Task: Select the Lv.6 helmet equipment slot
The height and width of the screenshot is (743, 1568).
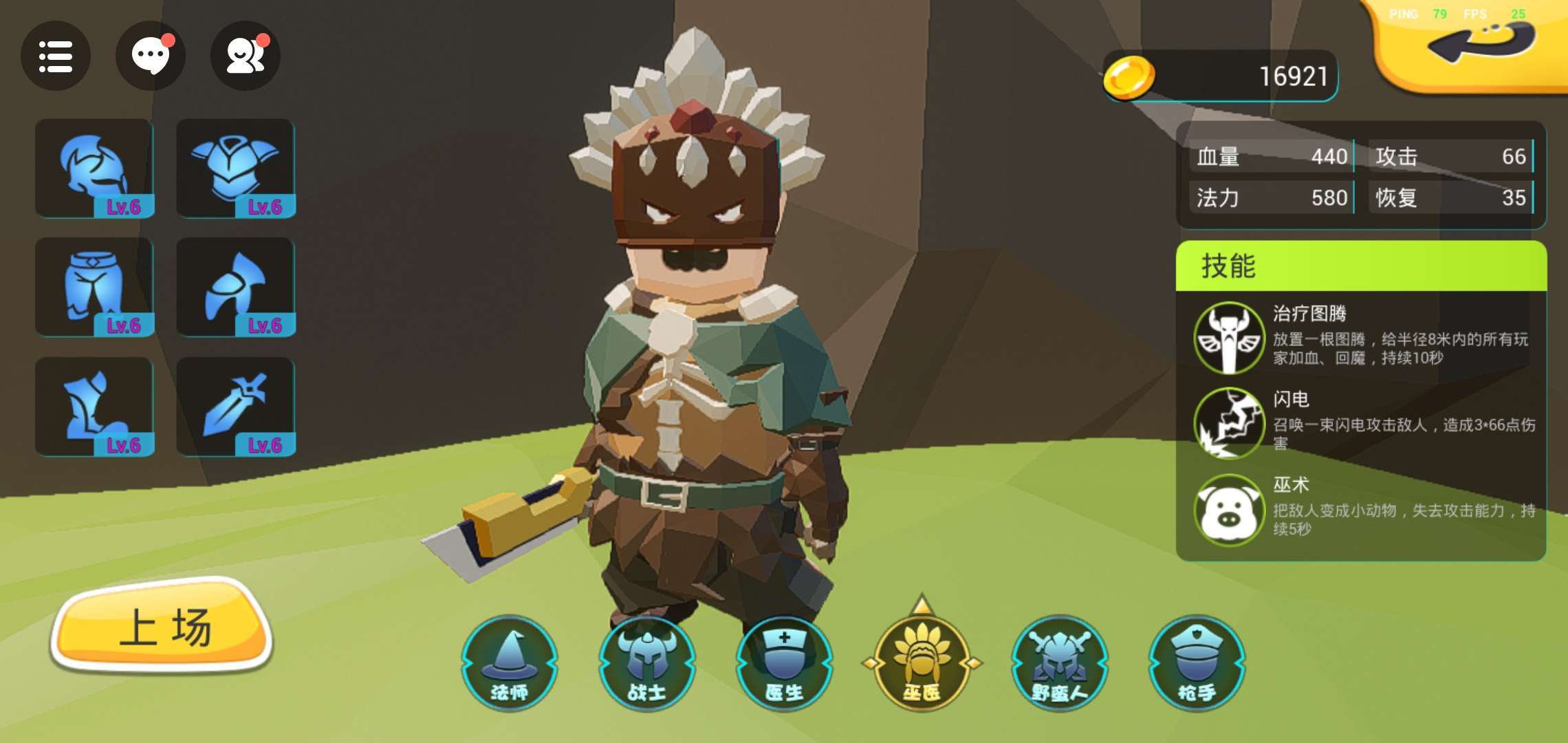Action: tap(95, 169)
